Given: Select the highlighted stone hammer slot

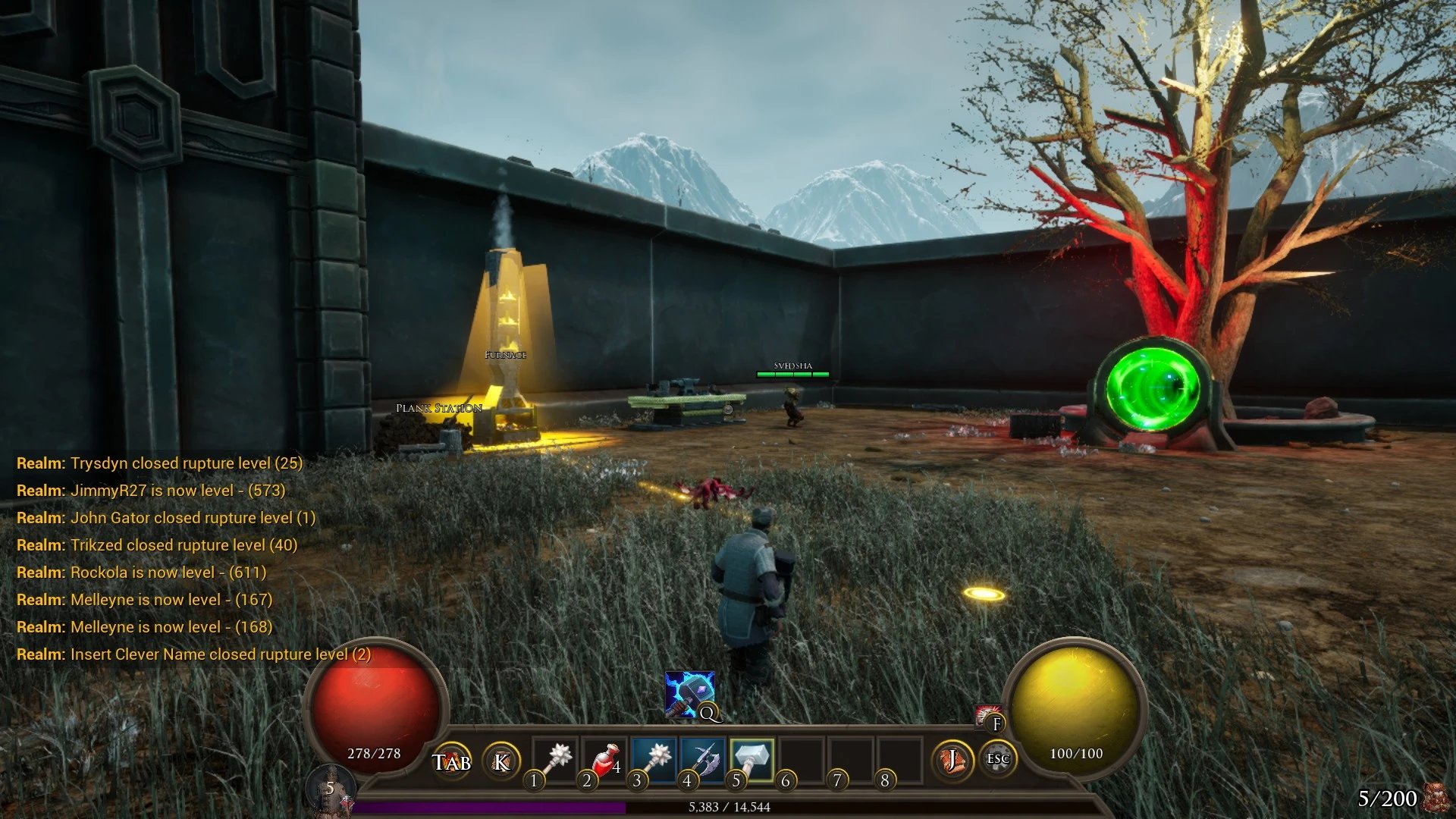Looking at the screenshot, I should click(x=752, y=759).
